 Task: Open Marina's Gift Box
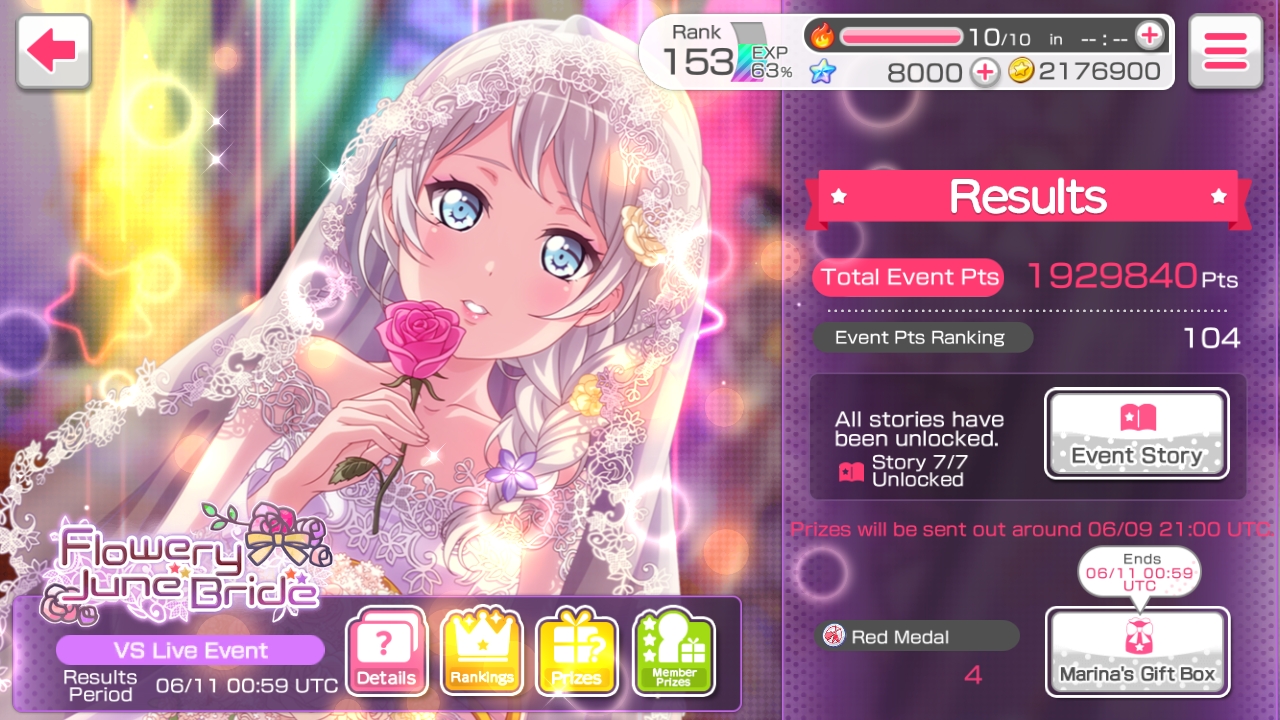pos(1136,651)
